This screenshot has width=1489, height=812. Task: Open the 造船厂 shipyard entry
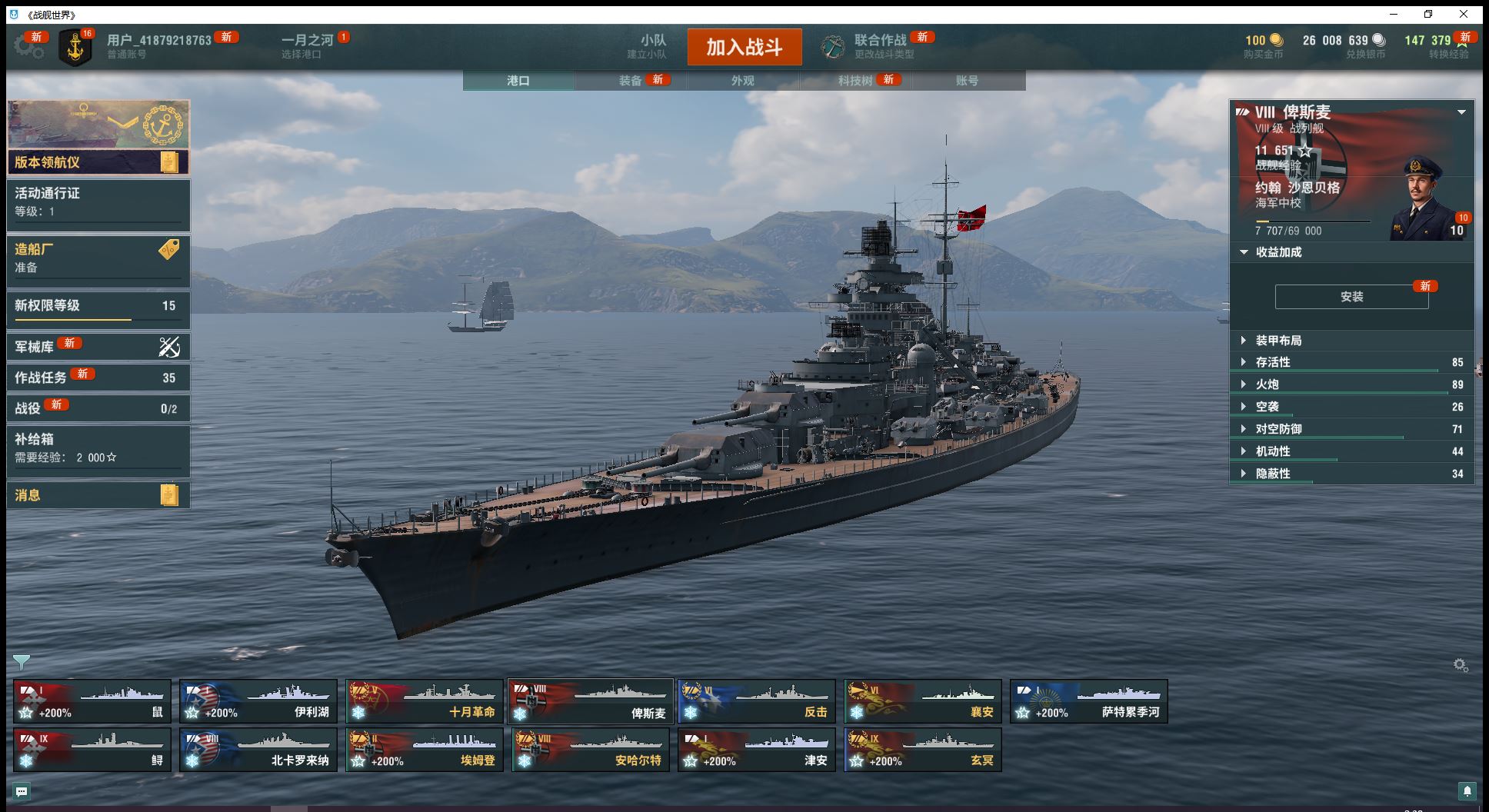coord(98,258)
